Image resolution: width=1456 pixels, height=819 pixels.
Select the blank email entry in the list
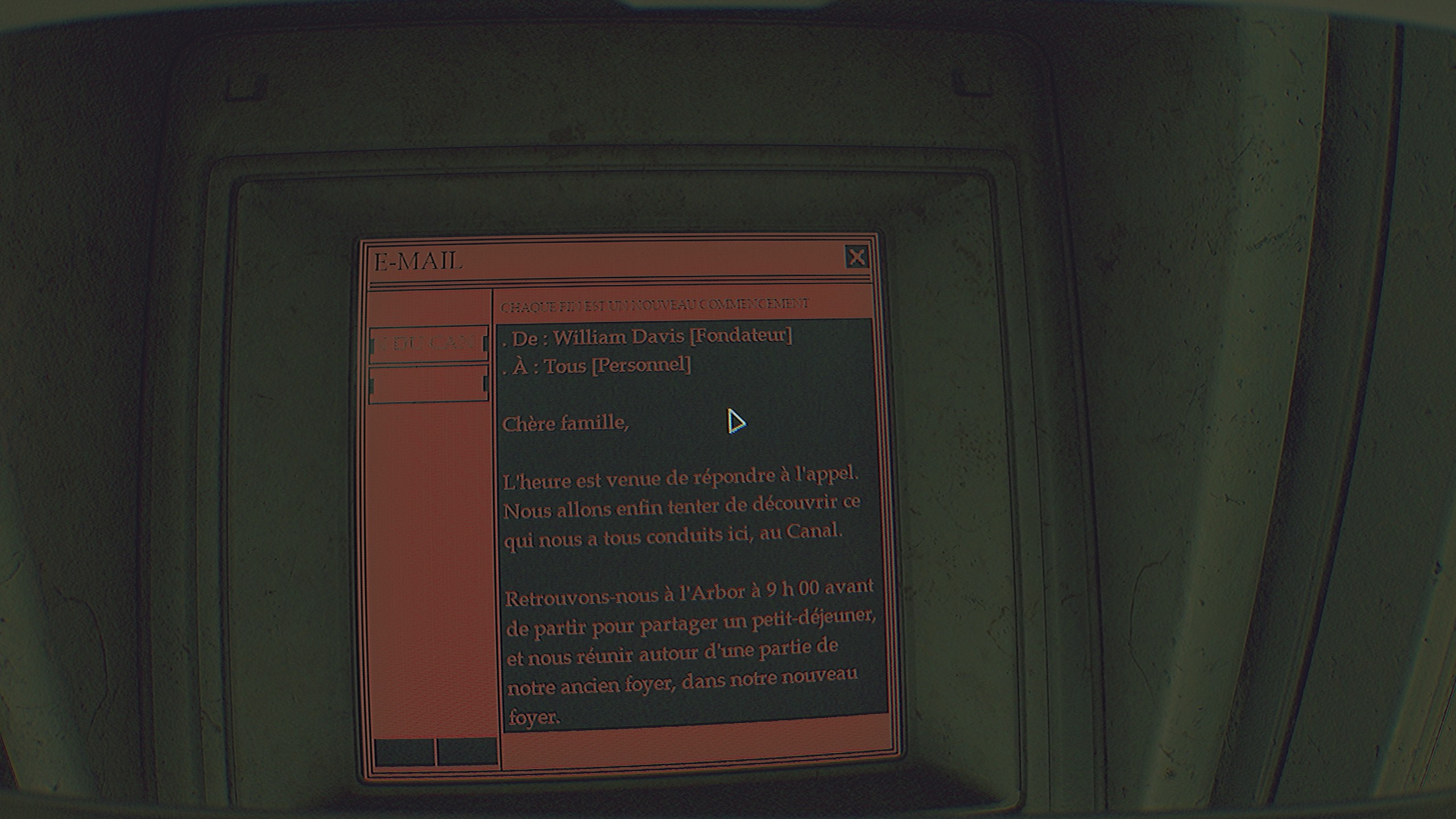coord(428,385)
